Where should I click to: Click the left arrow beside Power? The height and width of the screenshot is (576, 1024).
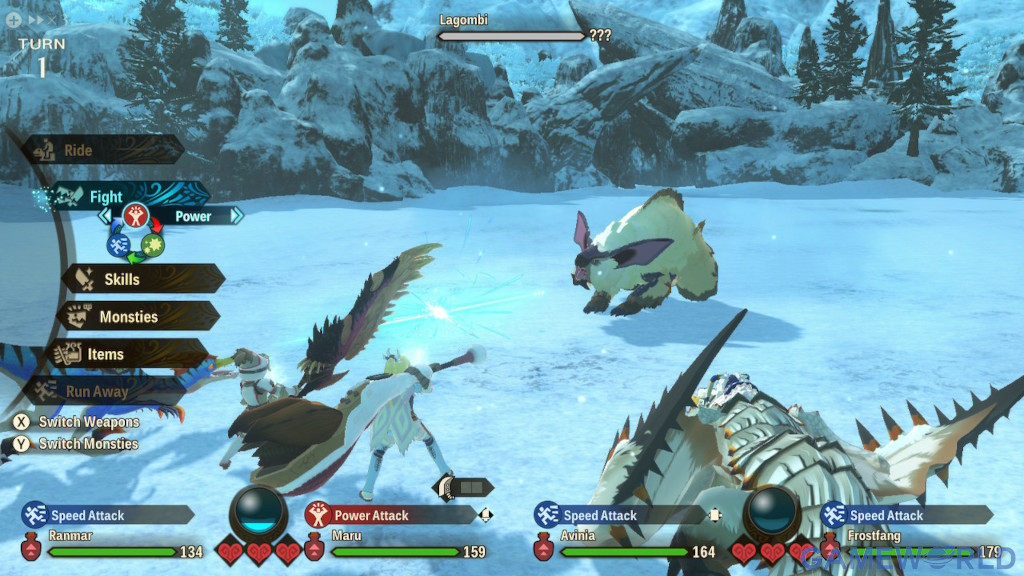104,215
